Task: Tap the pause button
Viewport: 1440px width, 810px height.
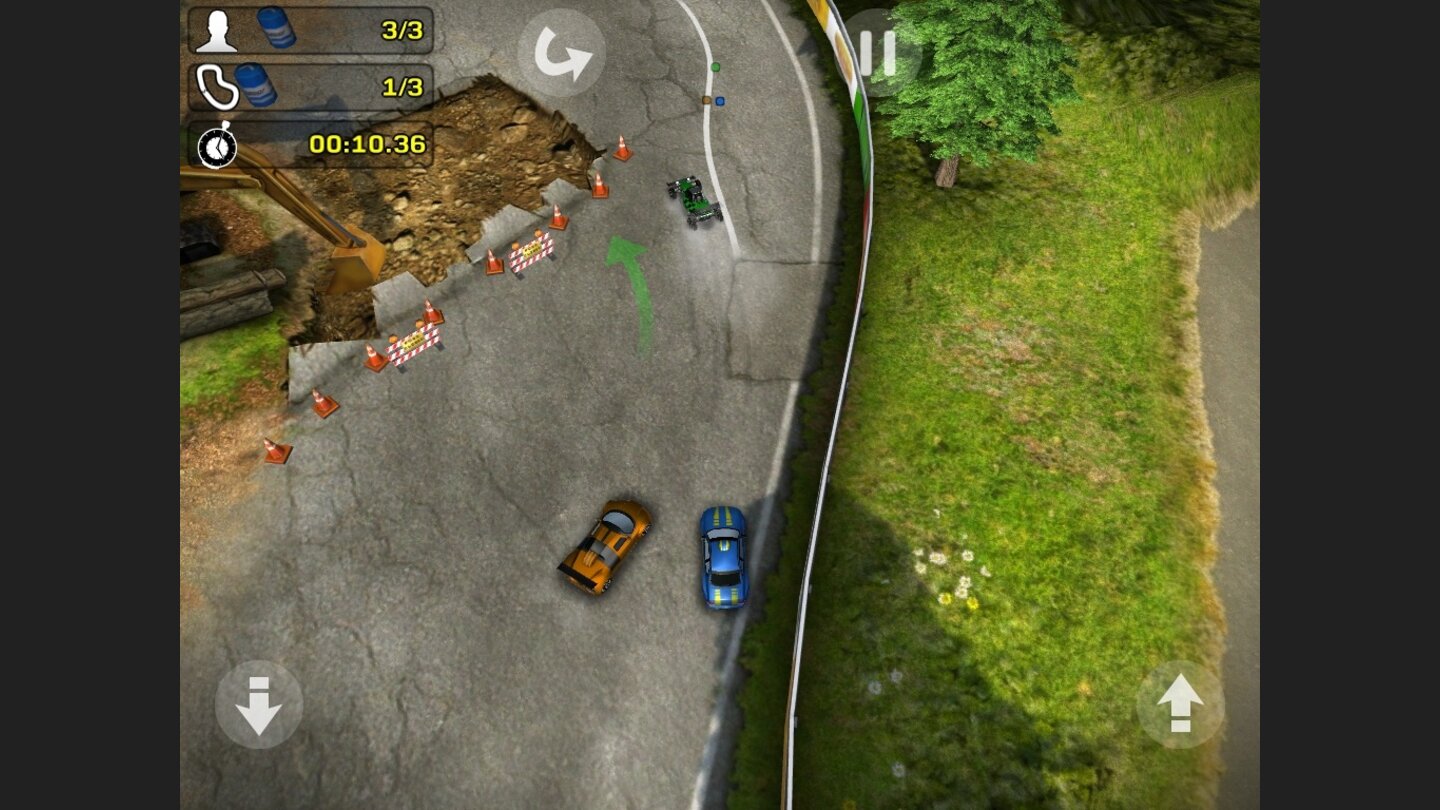Action: [878, 52]
